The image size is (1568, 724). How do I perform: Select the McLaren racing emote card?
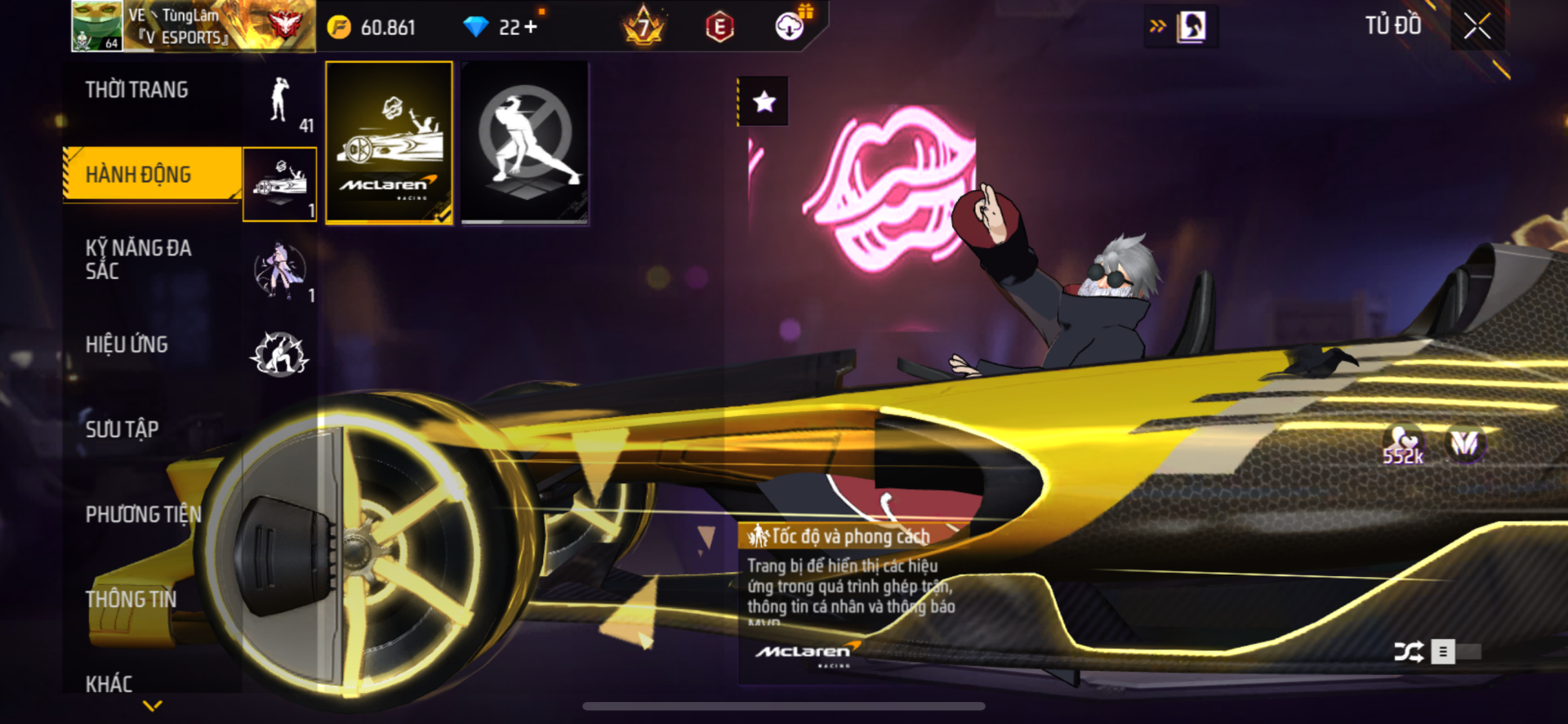click(389, 143)
